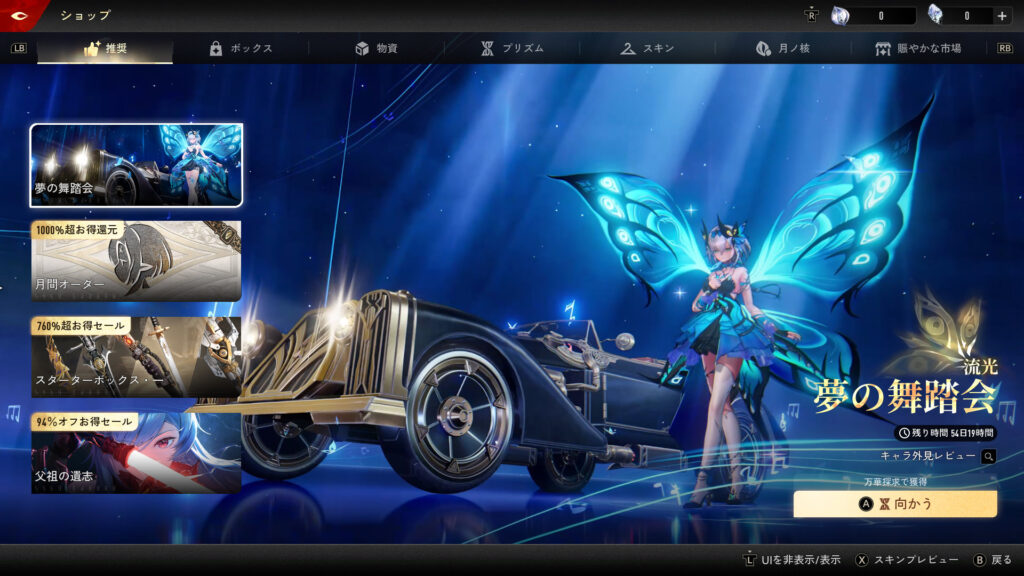Go to the 月ノ核 tab
1024x576 pixels.
(783, 48)
